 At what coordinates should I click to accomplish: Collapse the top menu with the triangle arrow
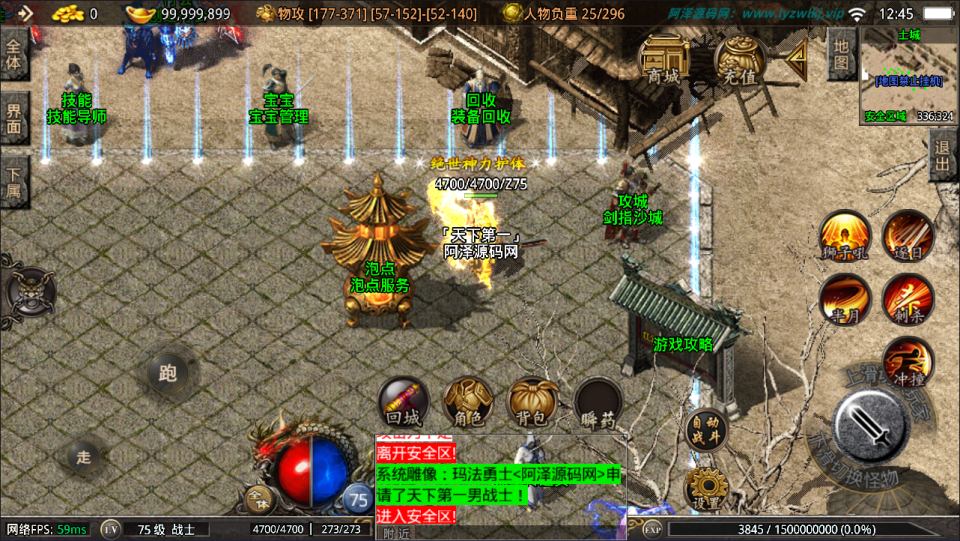[x=796, y=61]
